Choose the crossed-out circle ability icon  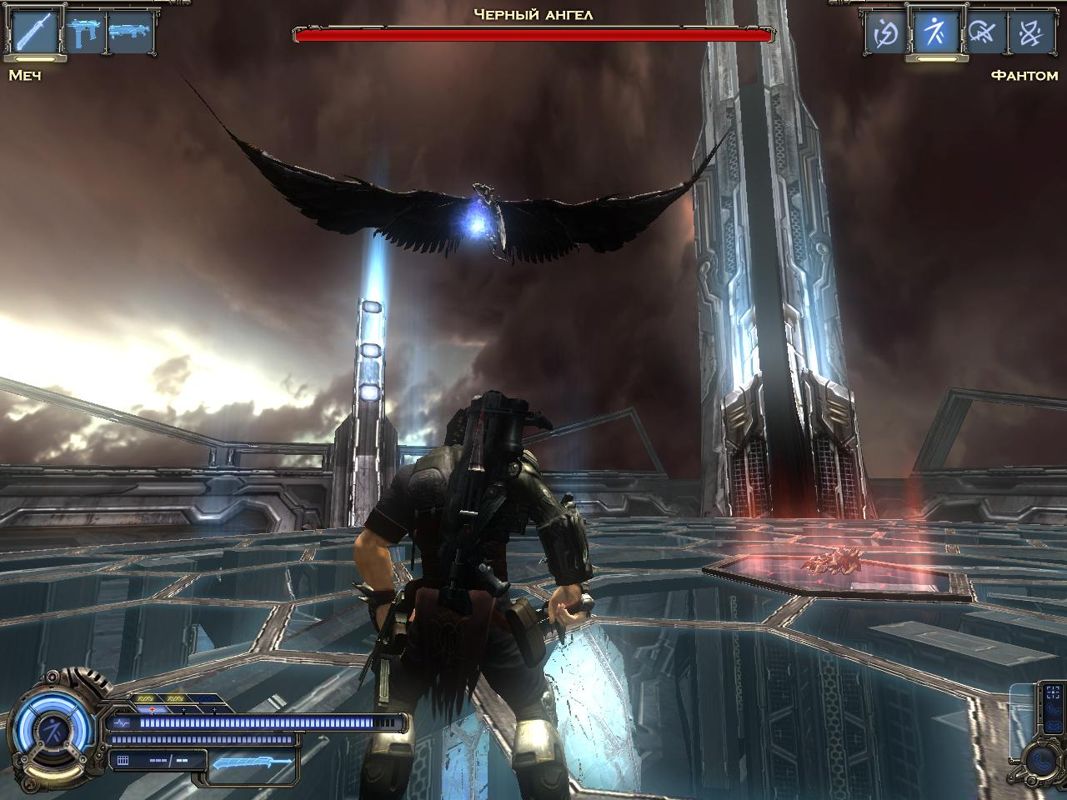pyautogui.click(x=984, y=32)
